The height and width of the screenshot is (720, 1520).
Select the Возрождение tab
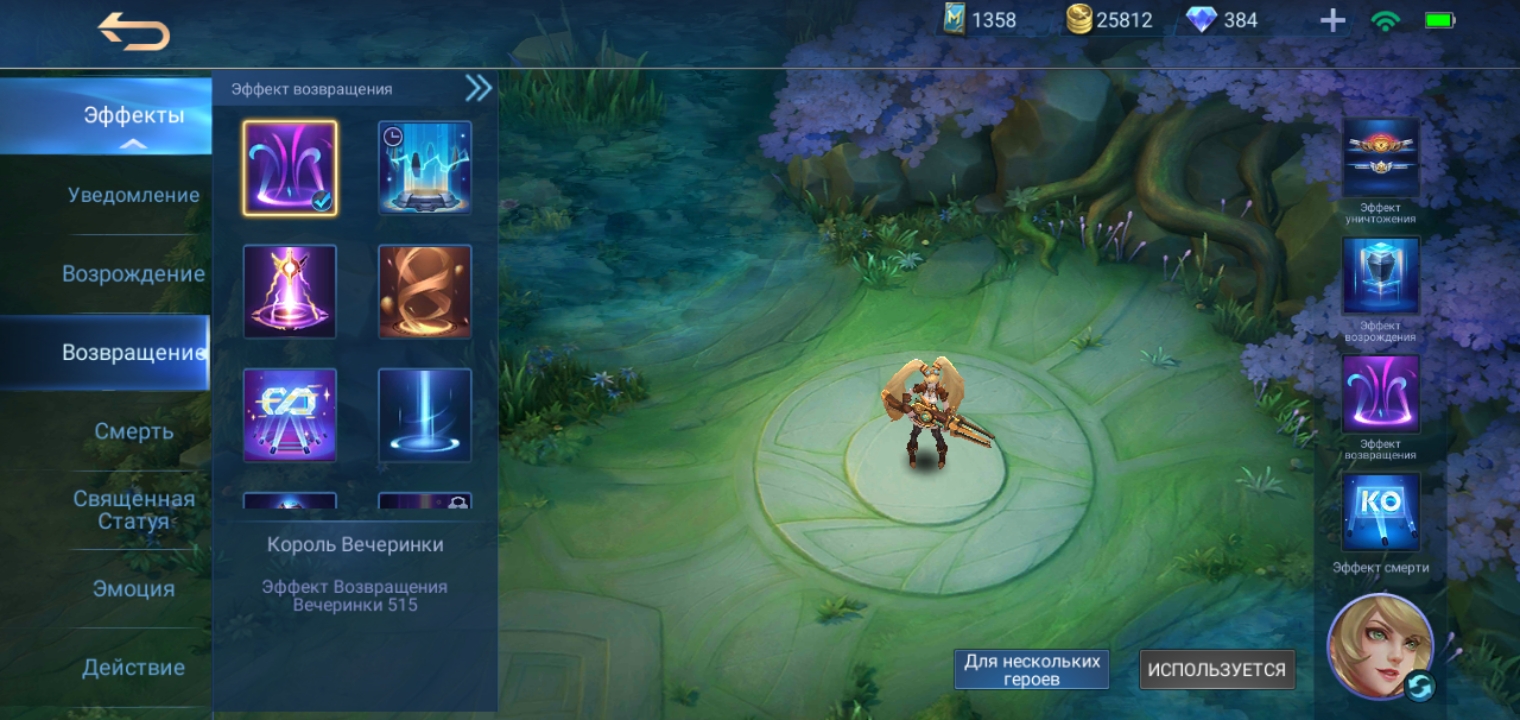click(x=134, y=274)
